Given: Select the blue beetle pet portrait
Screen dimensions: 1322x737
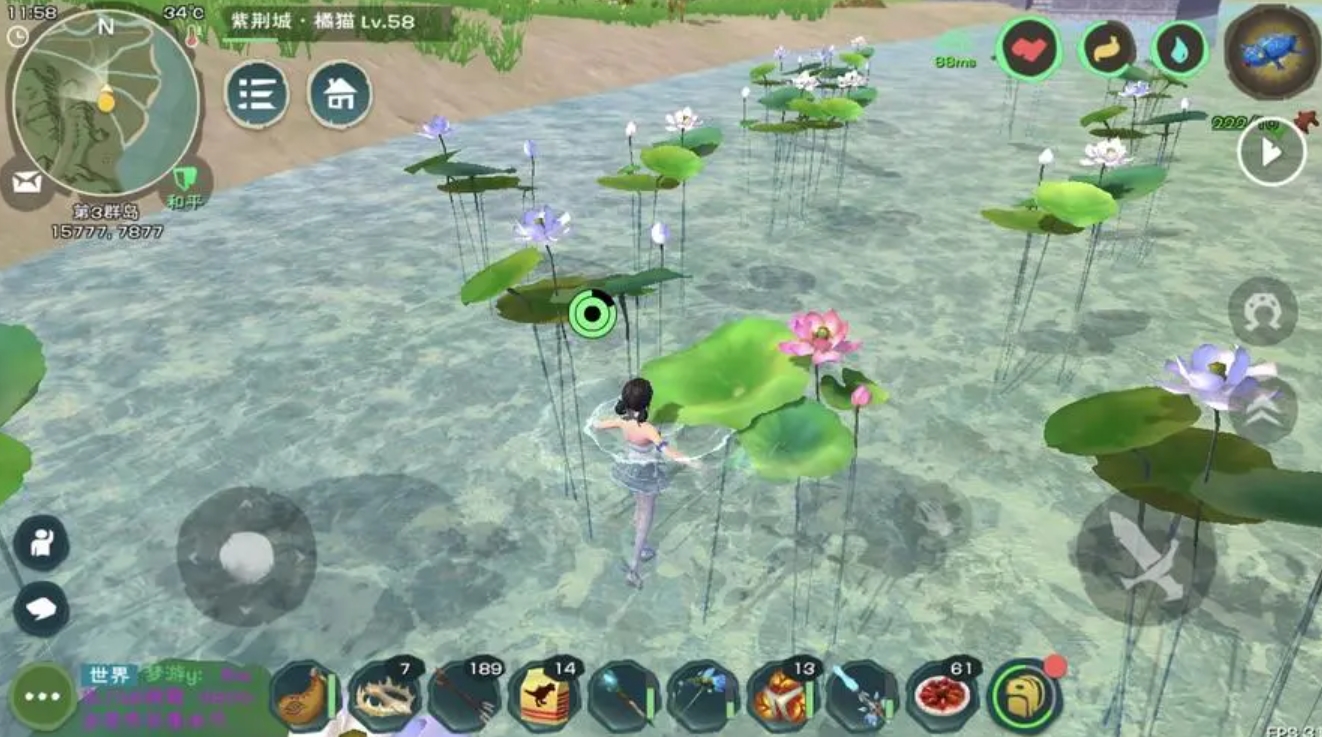Looking at the screenshot, I should click(1271, 52).
